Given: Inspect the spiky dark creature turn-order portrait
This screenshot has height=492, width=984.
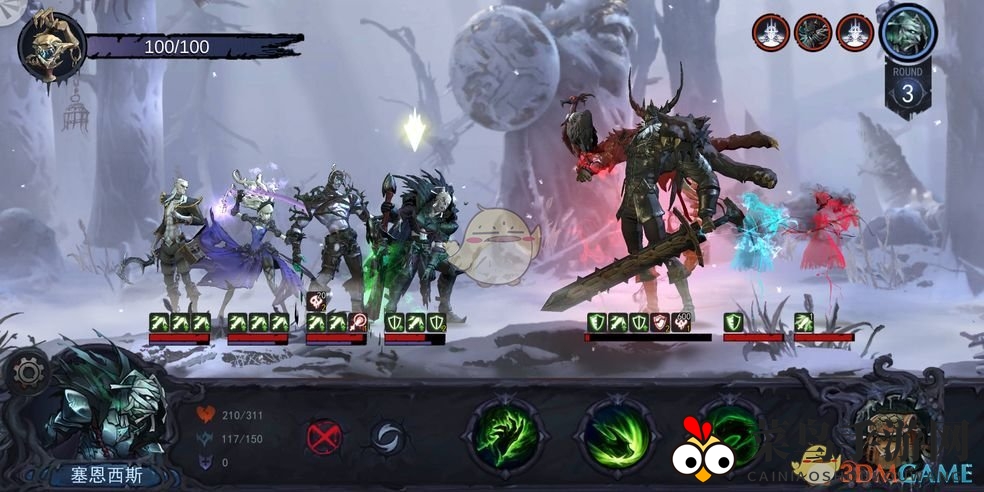Looking at the screenshot, I should tap(813, 33).
